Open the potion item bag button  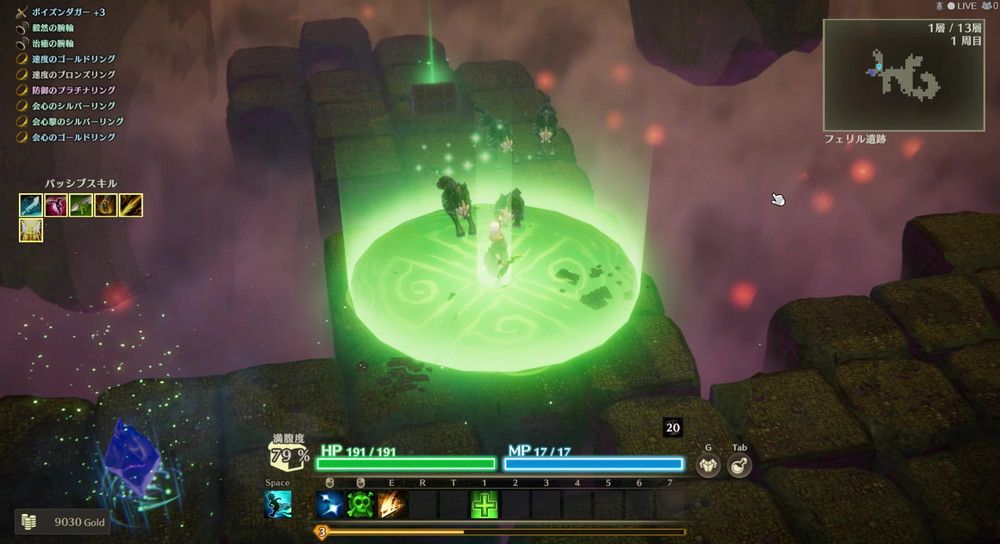pyautogui.click(x=740, y=465)
